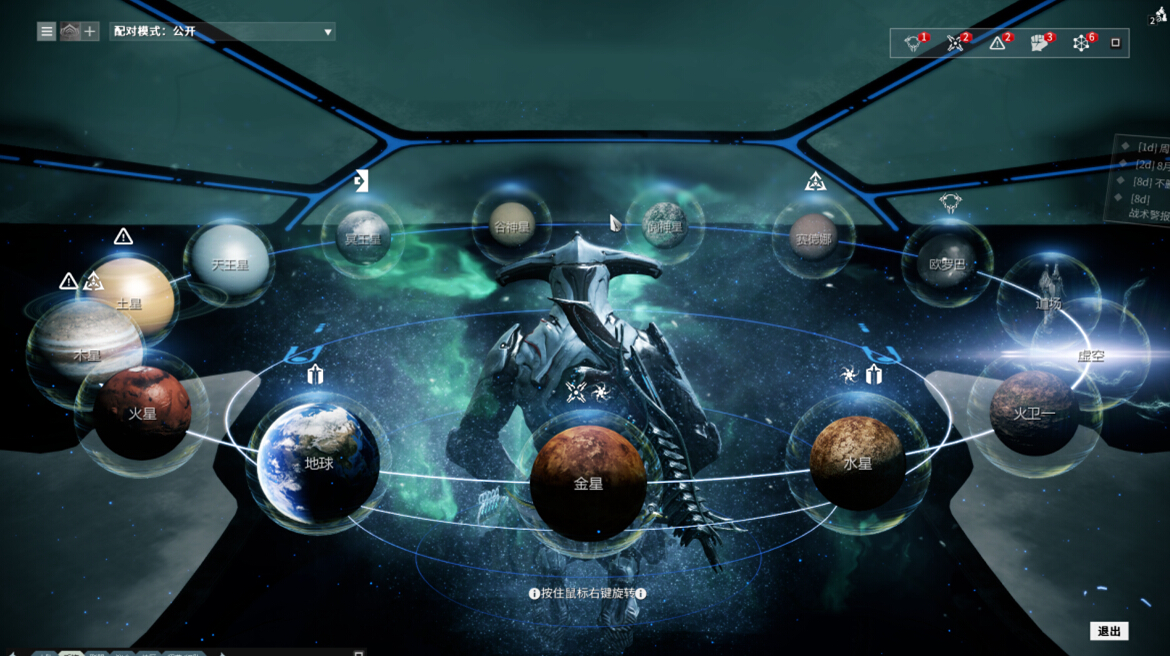The image size is (1170, 656).
Task: Choose 赛德娜 (Sedna) planet
Action: coord(812,239)
